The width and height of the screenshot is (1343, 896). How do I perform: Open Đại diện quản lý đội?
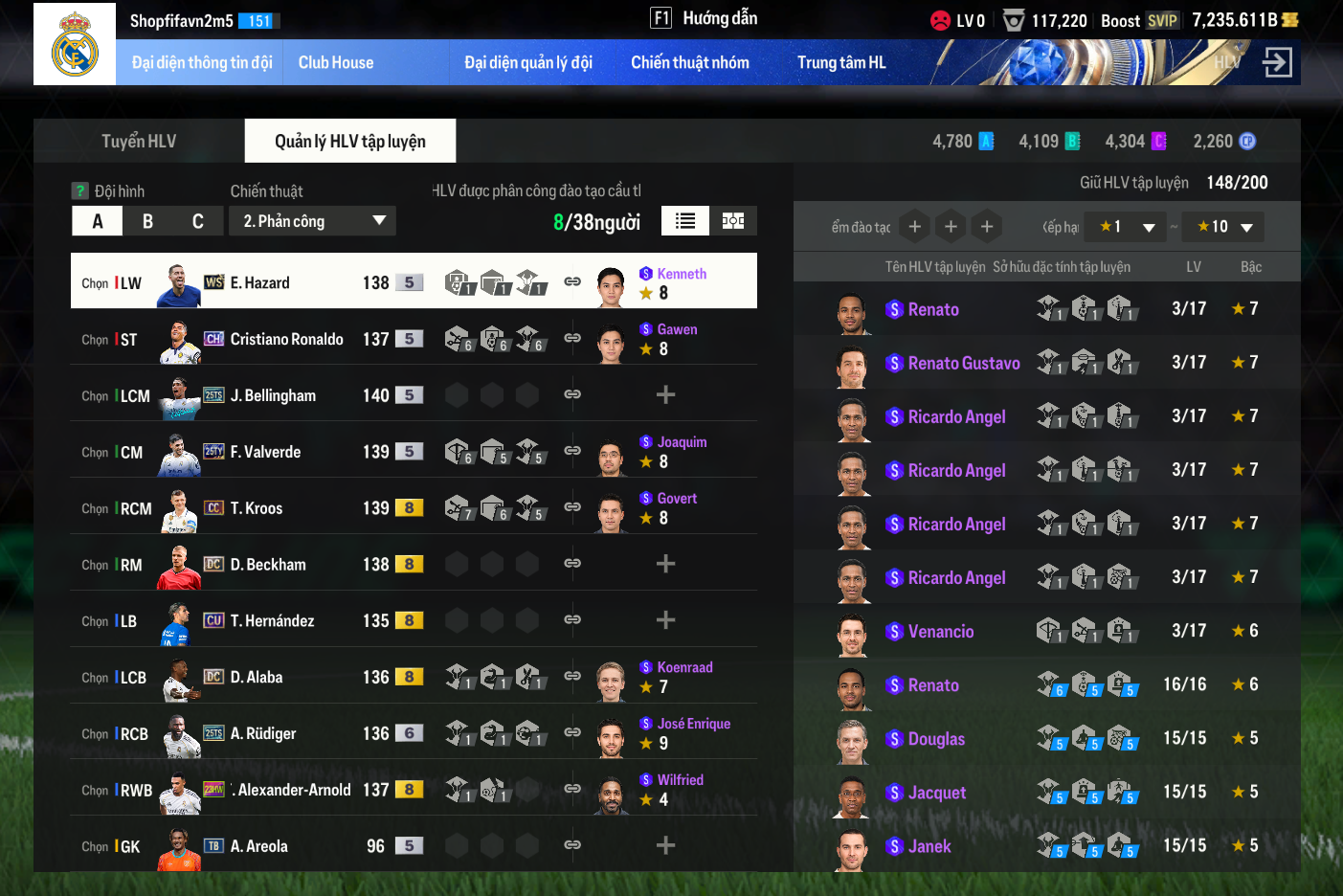(x=528, y=63)
